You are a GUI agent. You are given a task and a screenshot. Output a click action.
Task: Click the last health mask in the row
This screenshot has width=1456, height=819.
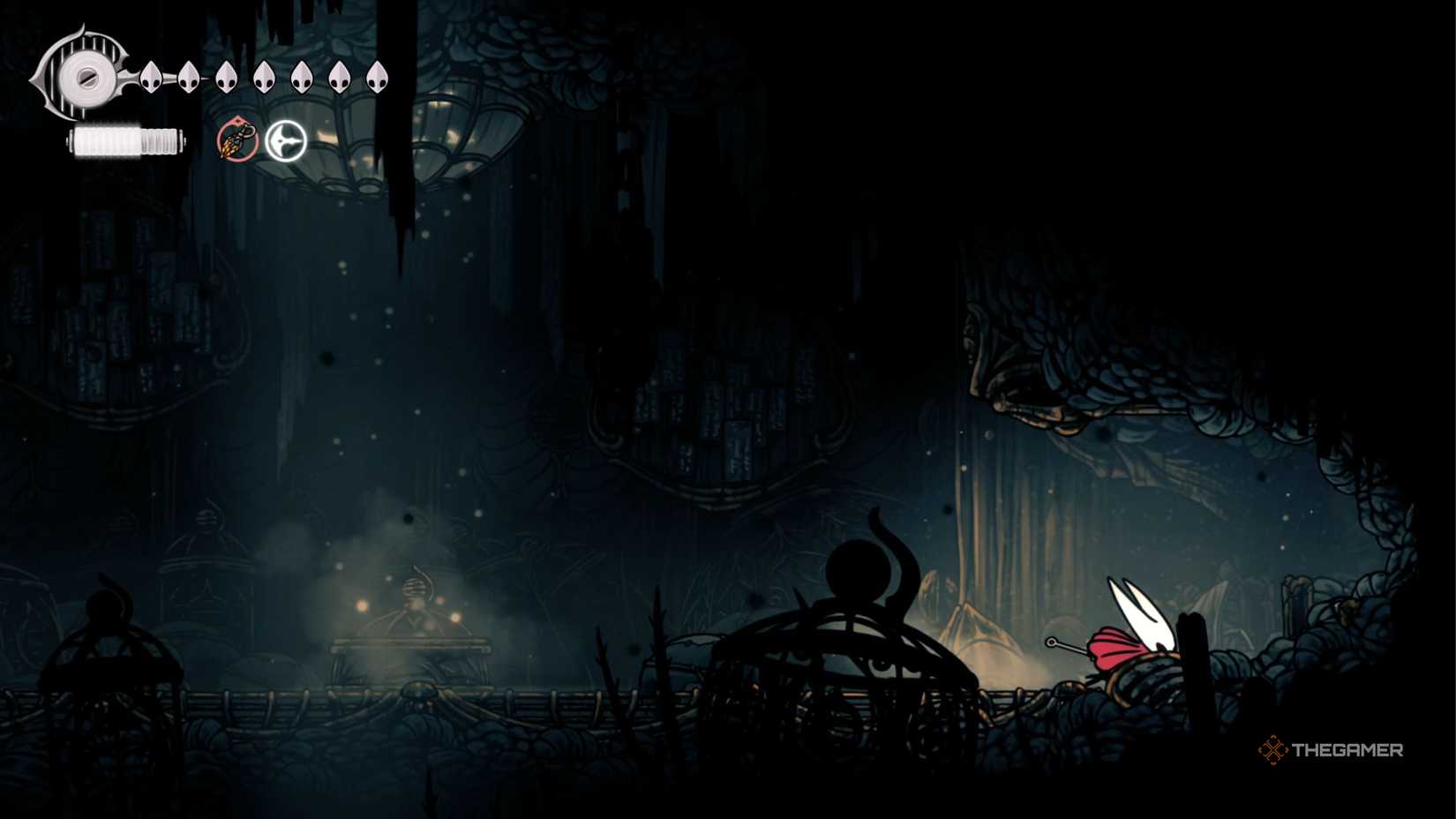point(378,78)
